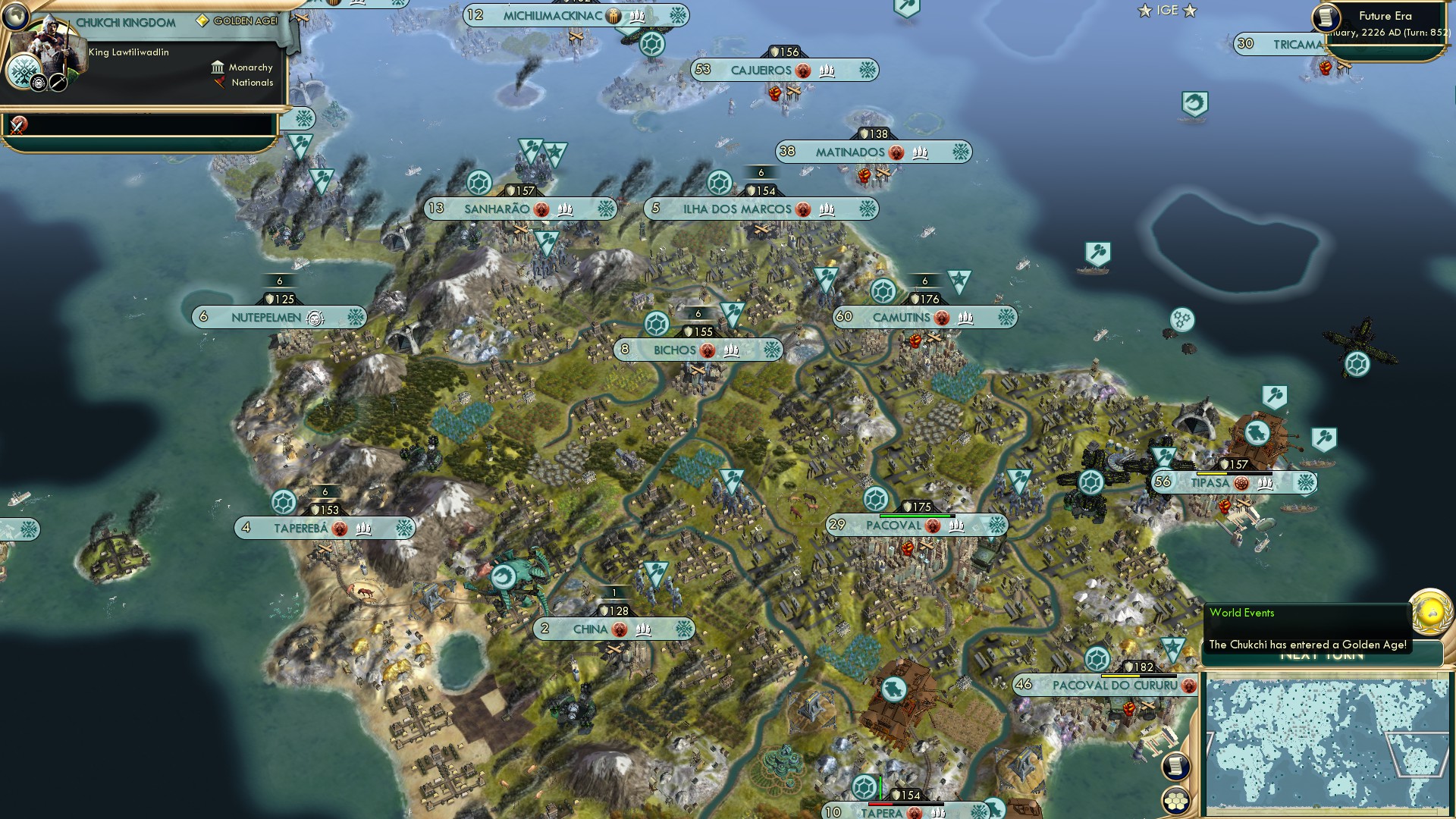Open the crossed-swords war notification on the left
1456x819 pixels.
tap(17, 127)
